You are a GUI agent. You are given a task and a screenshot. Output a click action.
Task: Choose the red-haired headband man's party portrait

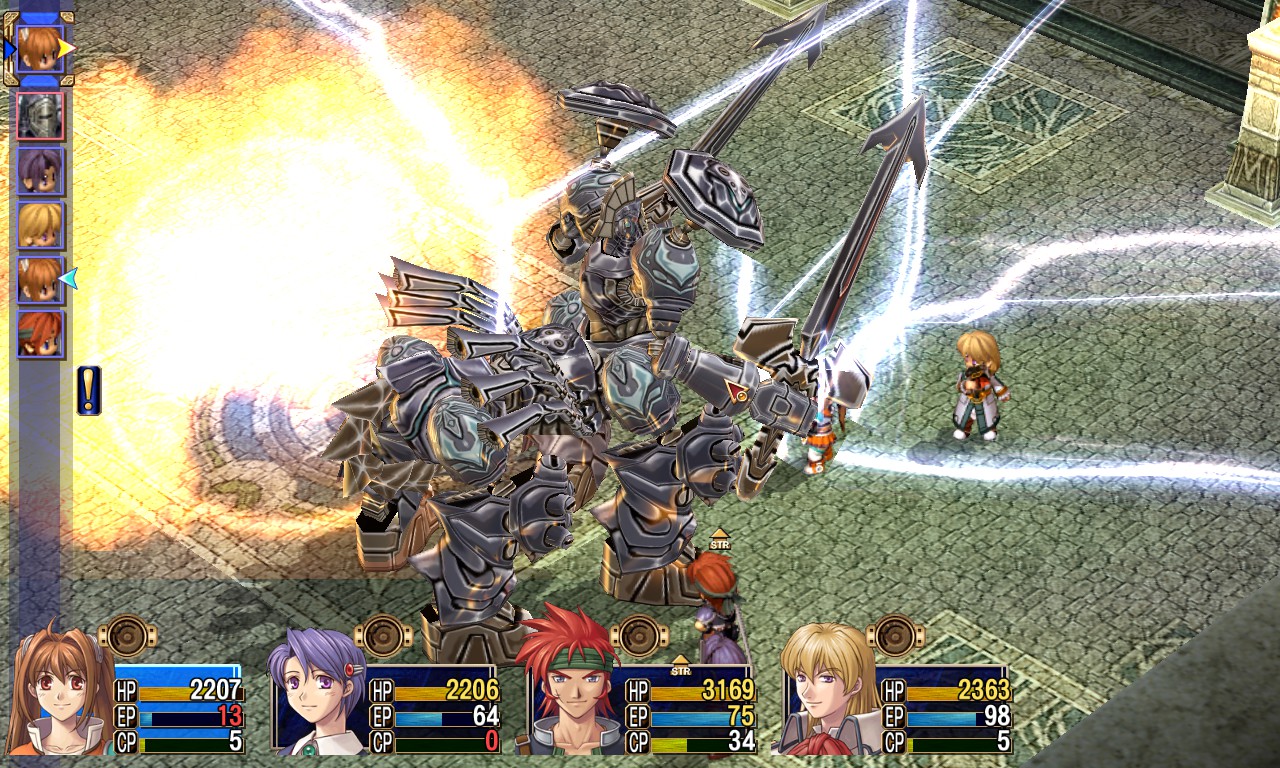568,690
